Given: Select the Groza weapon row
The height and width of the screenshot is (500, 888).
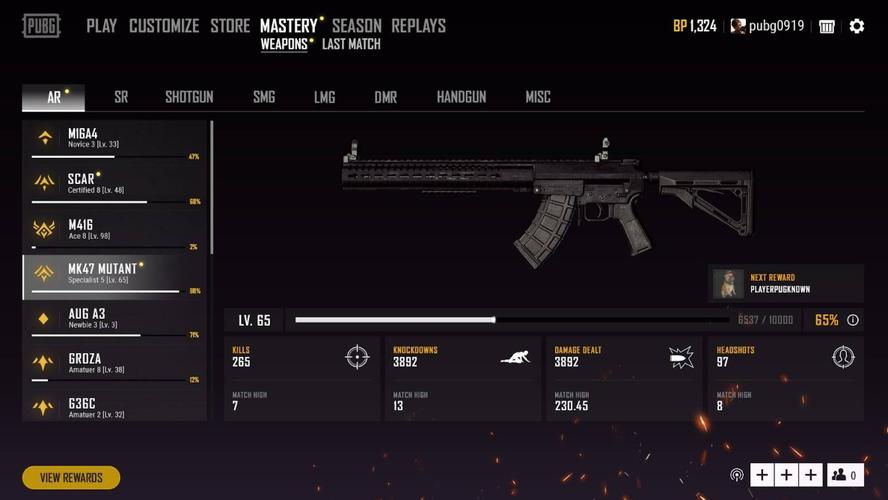Looking at the screenshot, I should [x=115, y=363].
